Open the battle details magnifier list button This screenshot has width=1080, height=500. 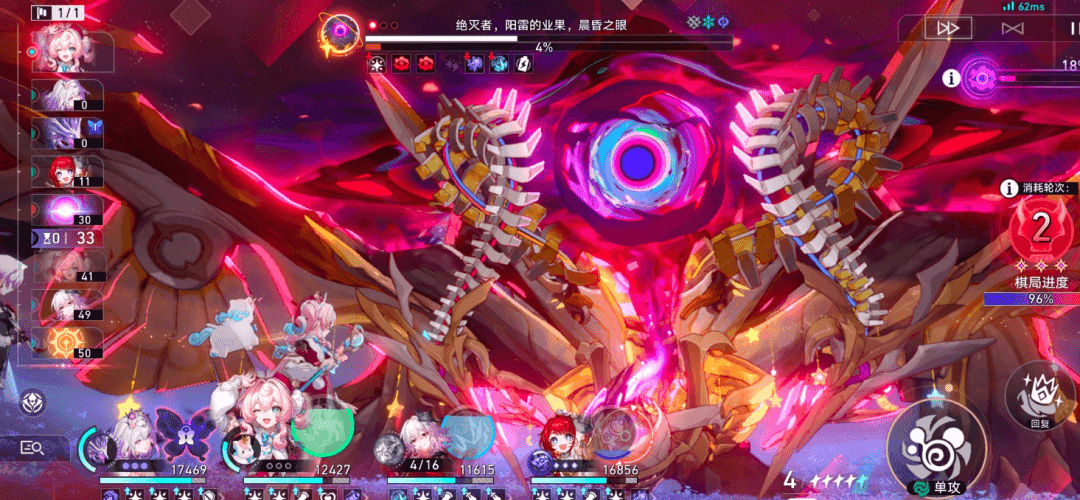click(x=31, y=448)
